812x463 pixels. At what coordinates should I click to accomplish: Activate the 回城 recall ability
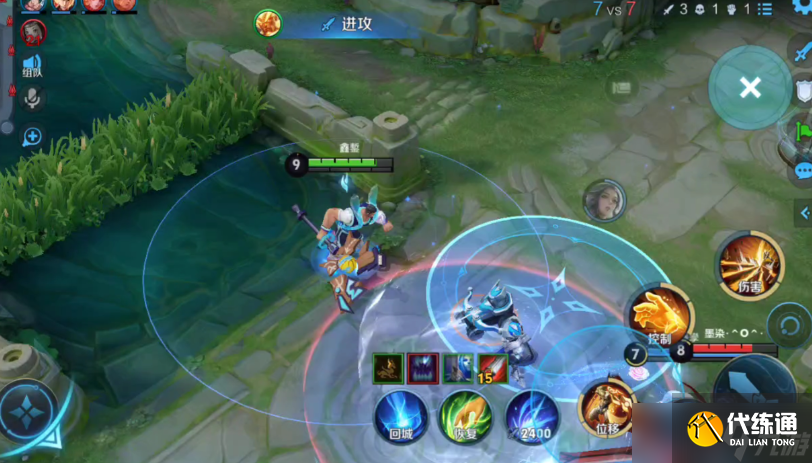click(x=401, y=415)
